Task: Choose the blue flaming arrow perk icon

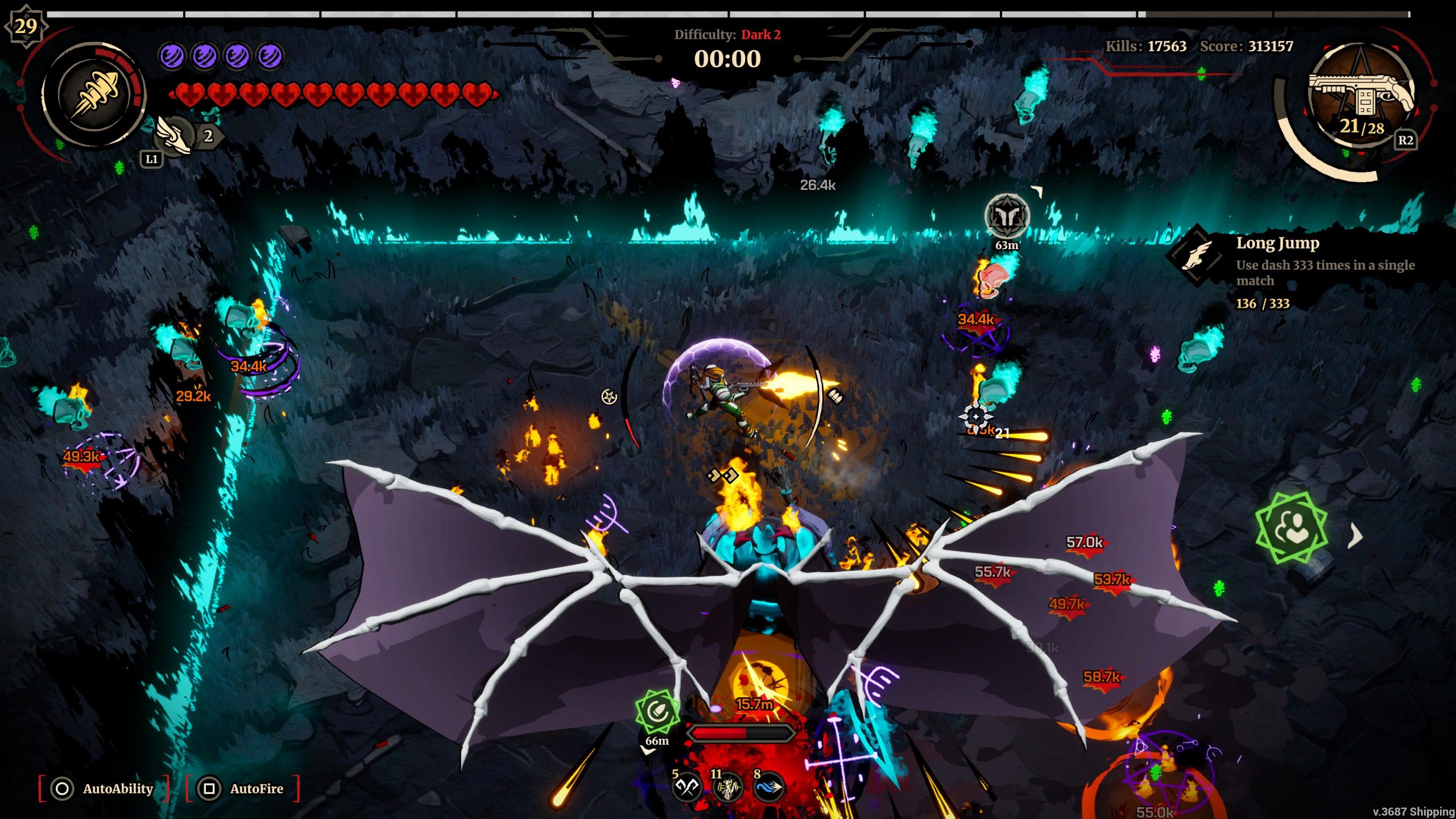Action: [x=768, y=787]
